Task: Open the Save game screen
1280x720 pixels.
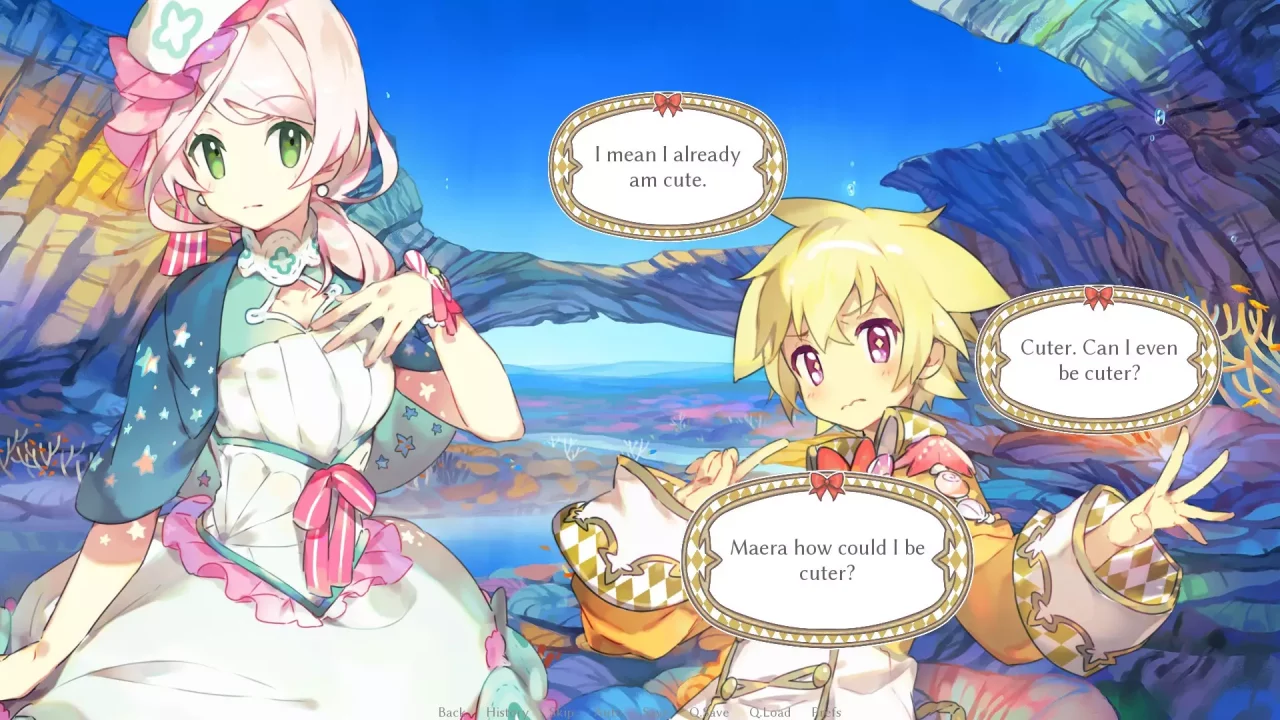Action: tap(654, 712)
